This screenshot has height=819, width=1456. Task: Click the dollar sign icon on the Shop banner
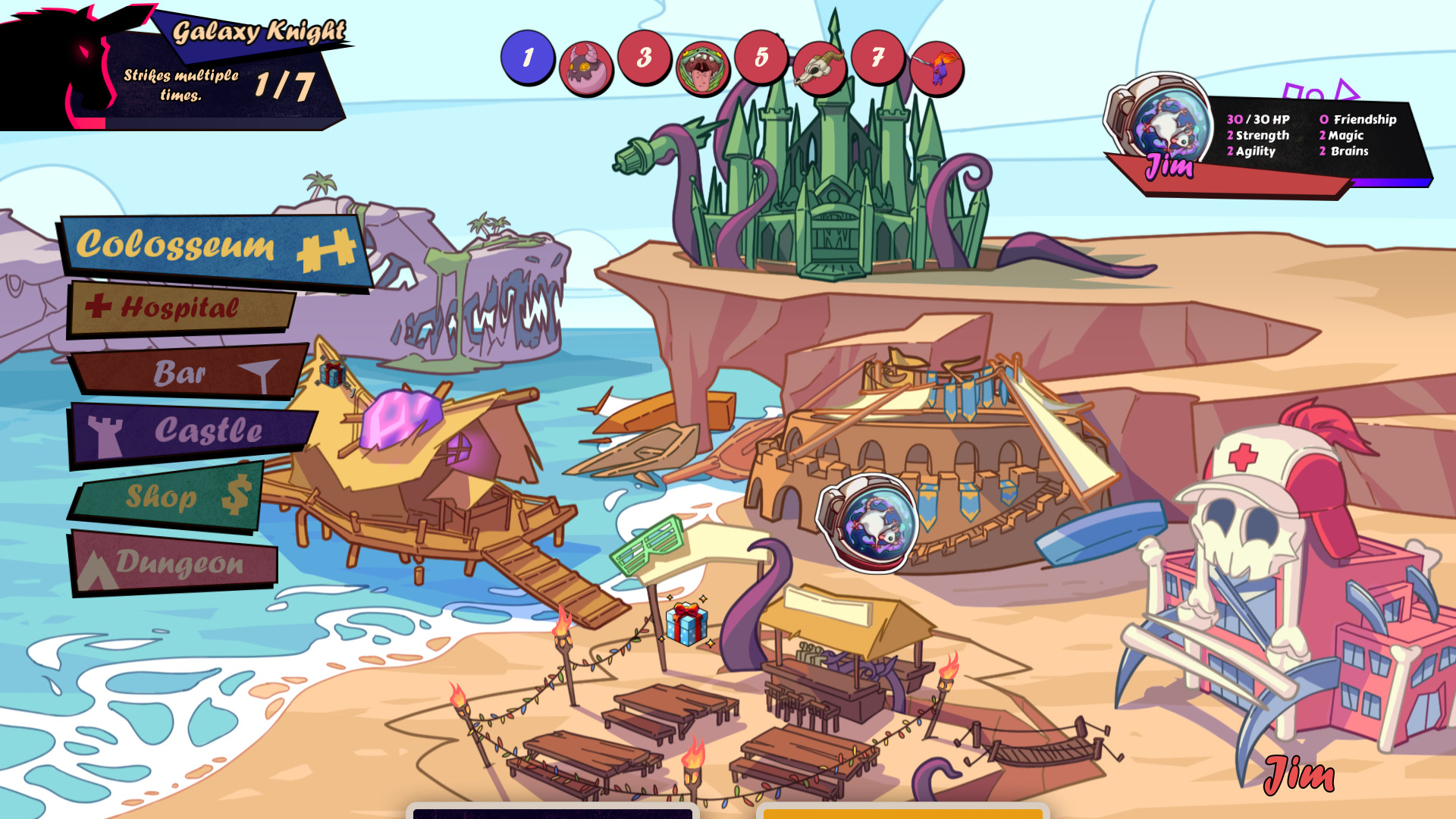[x=235, y=494]
